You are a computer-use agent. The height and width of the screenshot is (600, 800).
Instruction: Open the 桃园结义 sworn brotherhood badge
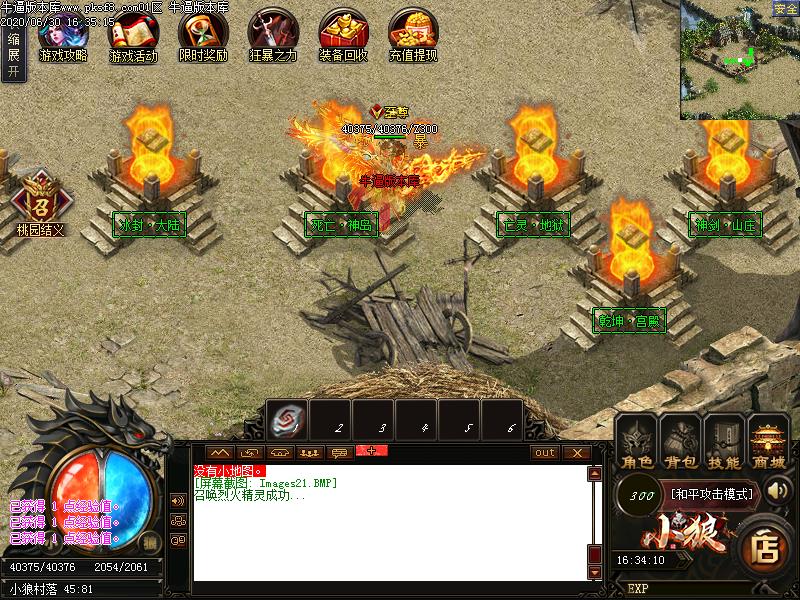tap(40, 200)
